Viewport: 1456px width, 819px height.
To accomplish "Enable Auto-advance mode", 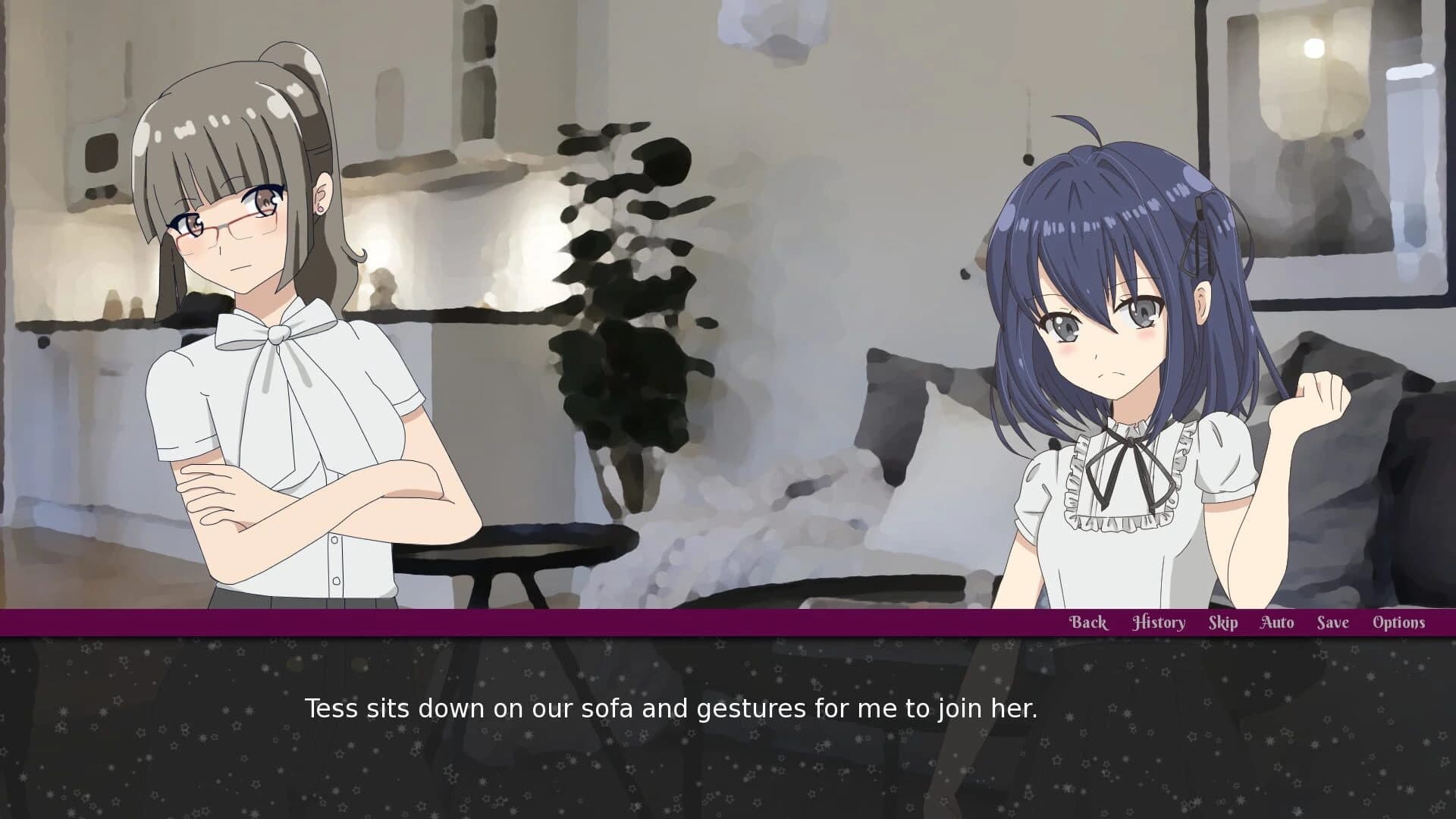I will click(1277, 622).
